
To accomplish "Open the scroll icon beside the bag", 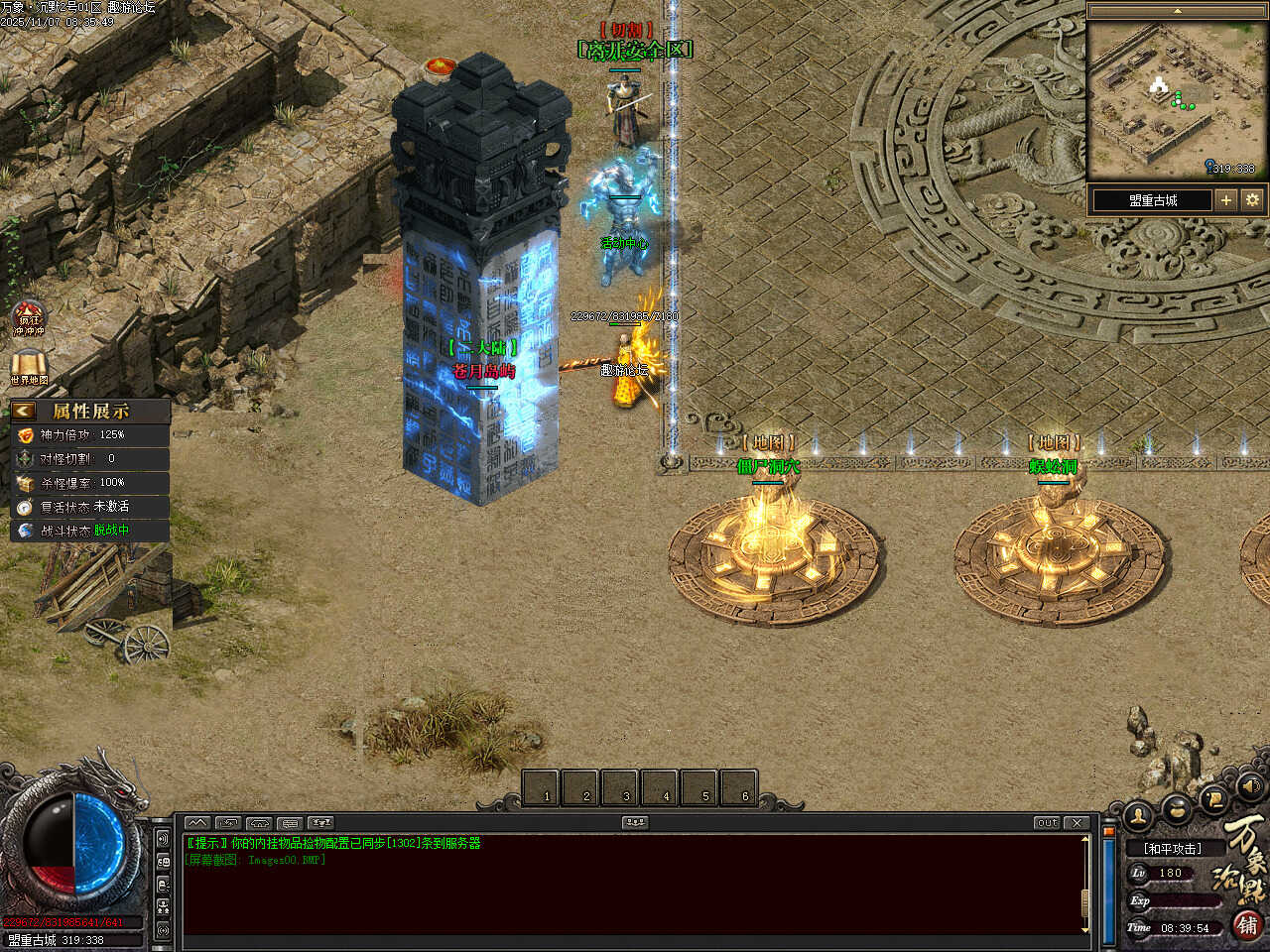I will coord(1212,799).
